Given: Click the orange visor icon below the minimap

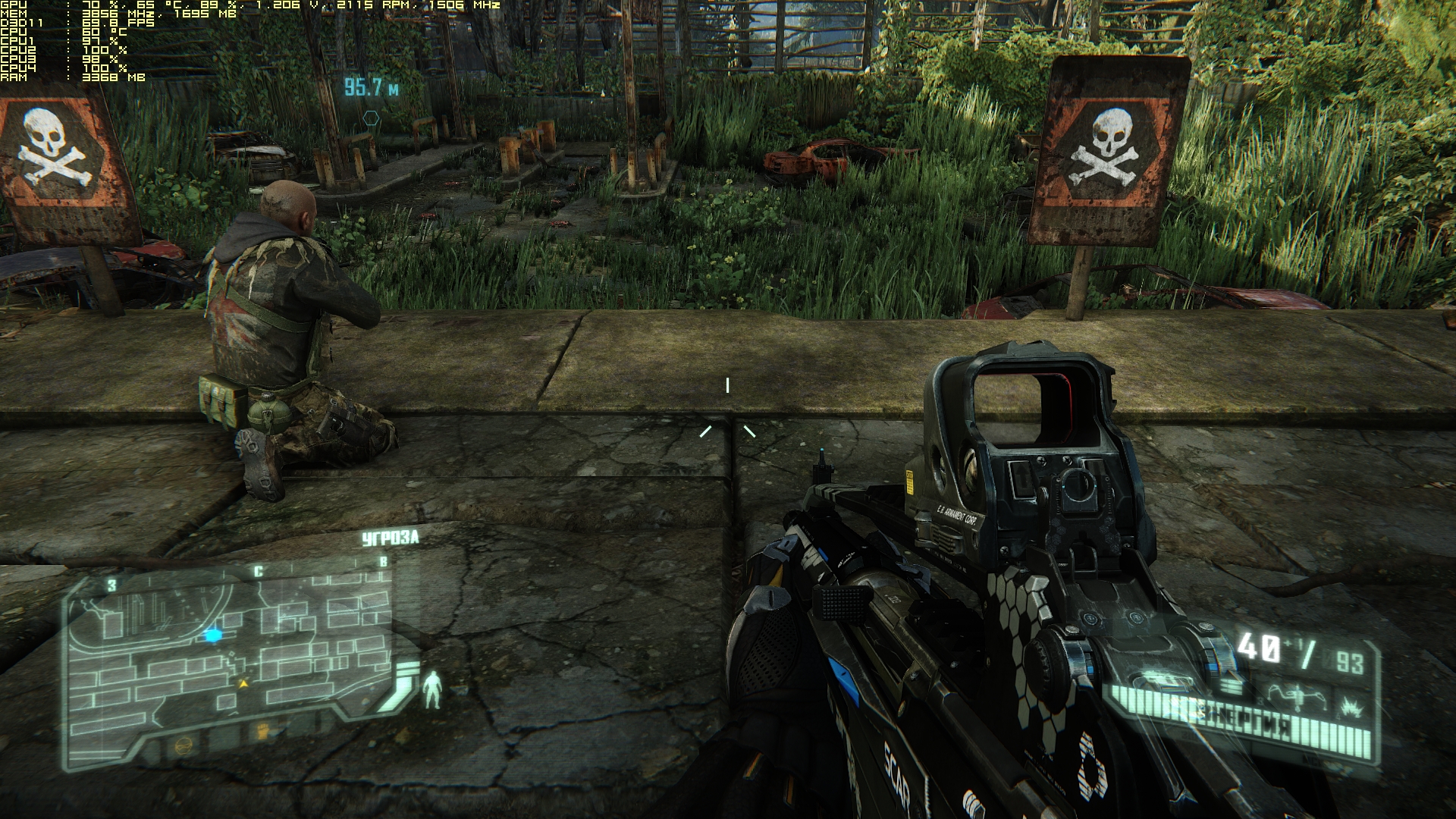Looking at the screenshot, I should coord(183,746).
